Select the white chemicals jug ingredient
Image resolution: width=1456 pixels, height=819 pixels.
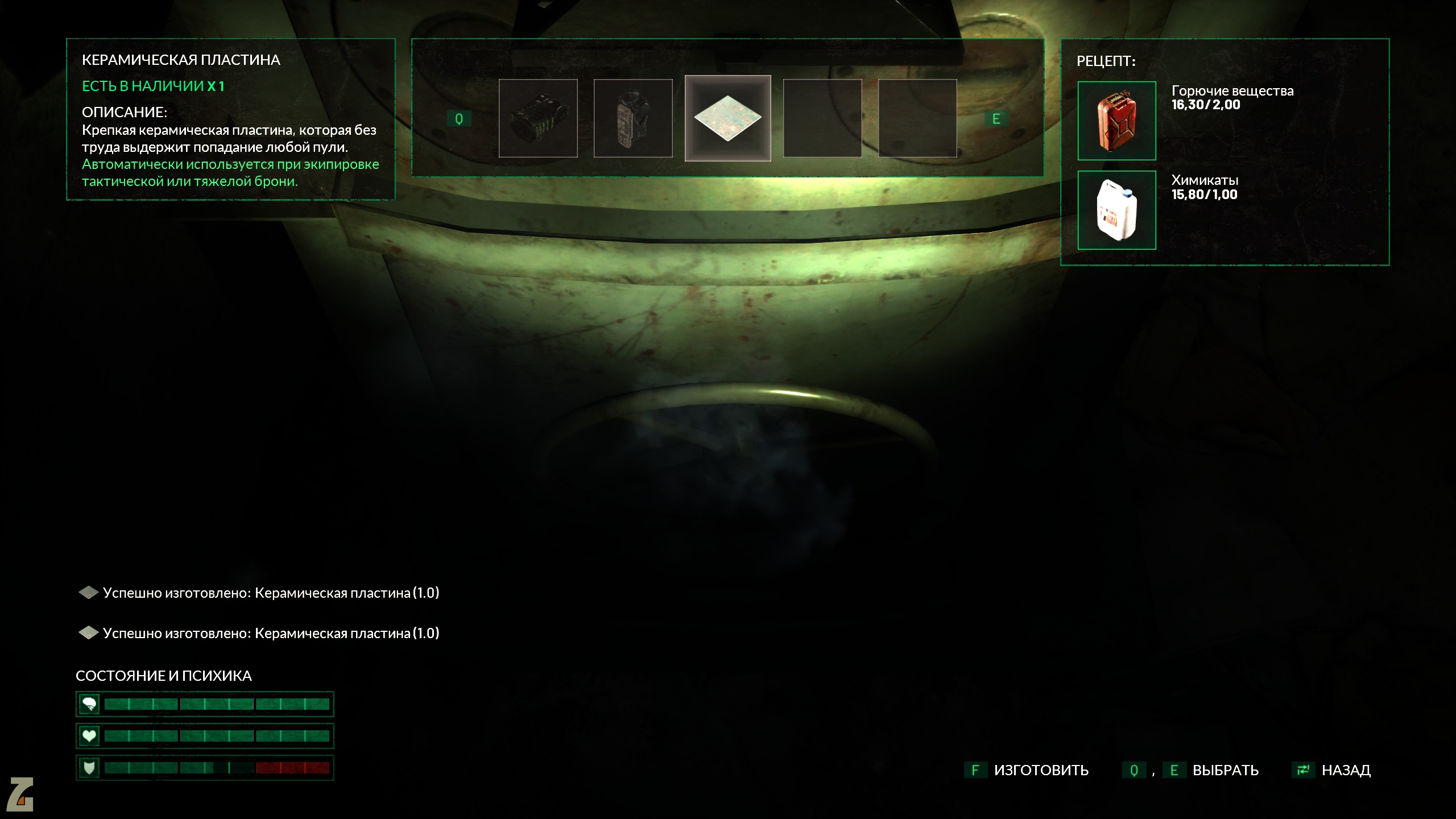[1116, 210]
